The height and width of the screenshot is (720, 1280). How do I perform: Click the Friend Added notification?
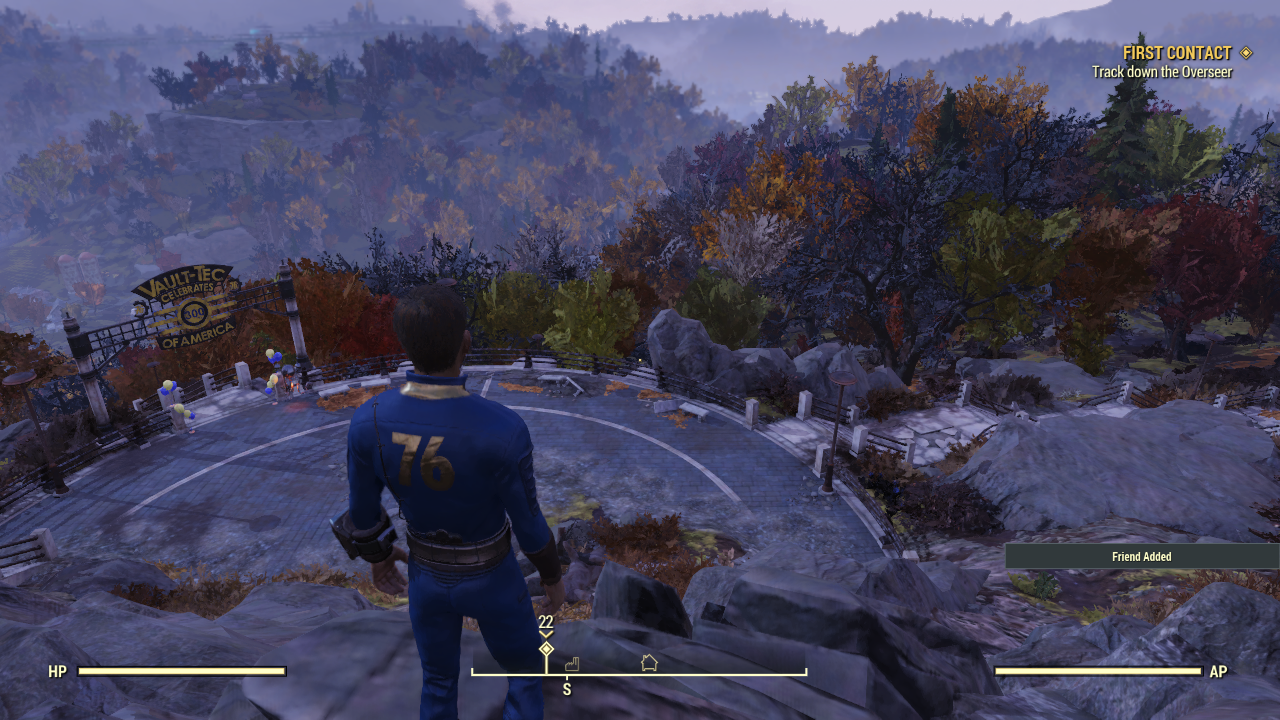(1141, 557)
